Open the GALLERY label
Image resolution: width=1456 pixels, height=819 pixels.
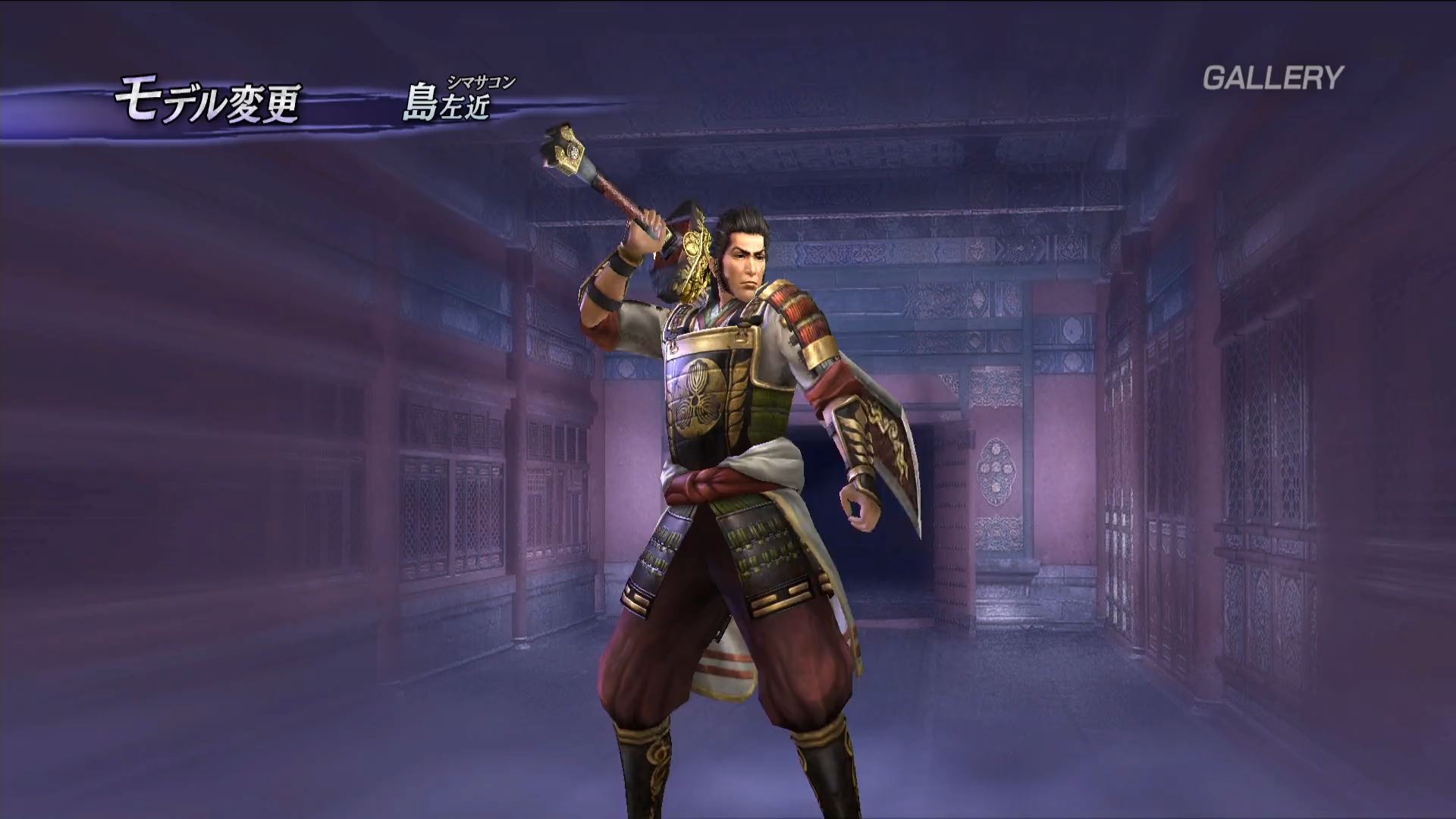tap(1272, 77)
